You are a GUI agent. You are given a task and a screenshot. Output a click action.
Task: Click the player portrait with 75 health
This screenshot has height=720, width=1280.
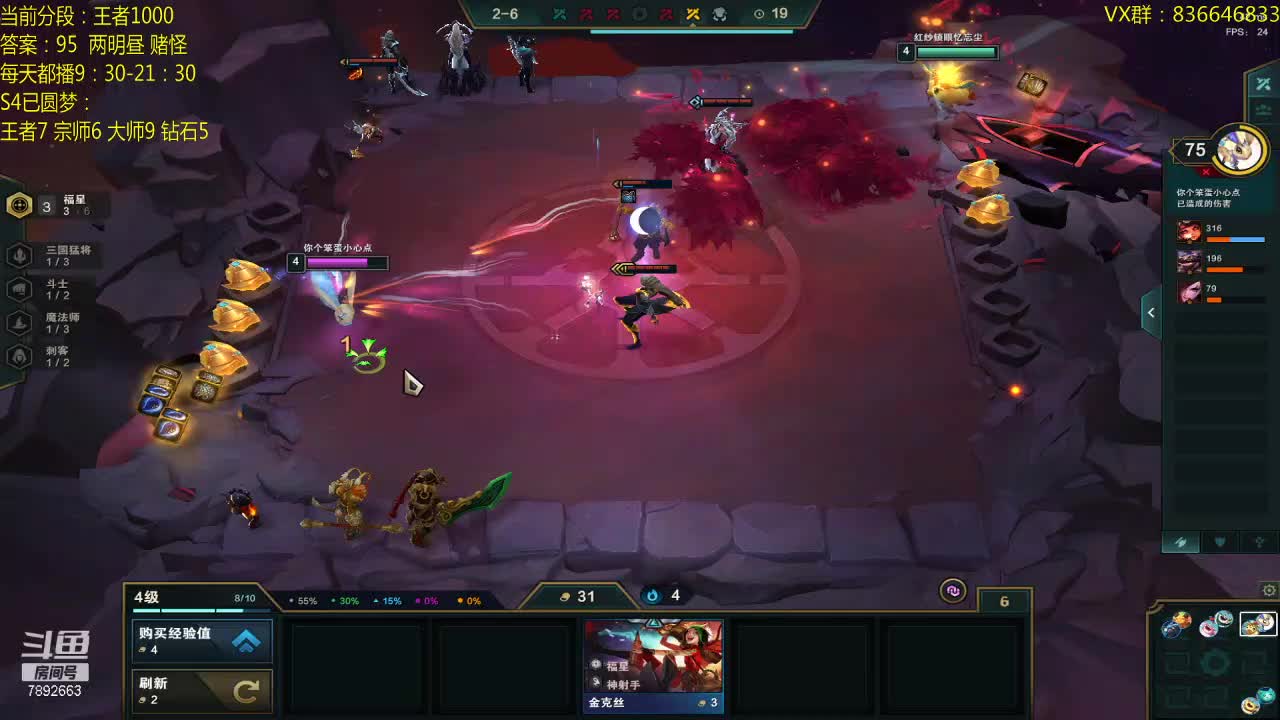point(1241,151)
